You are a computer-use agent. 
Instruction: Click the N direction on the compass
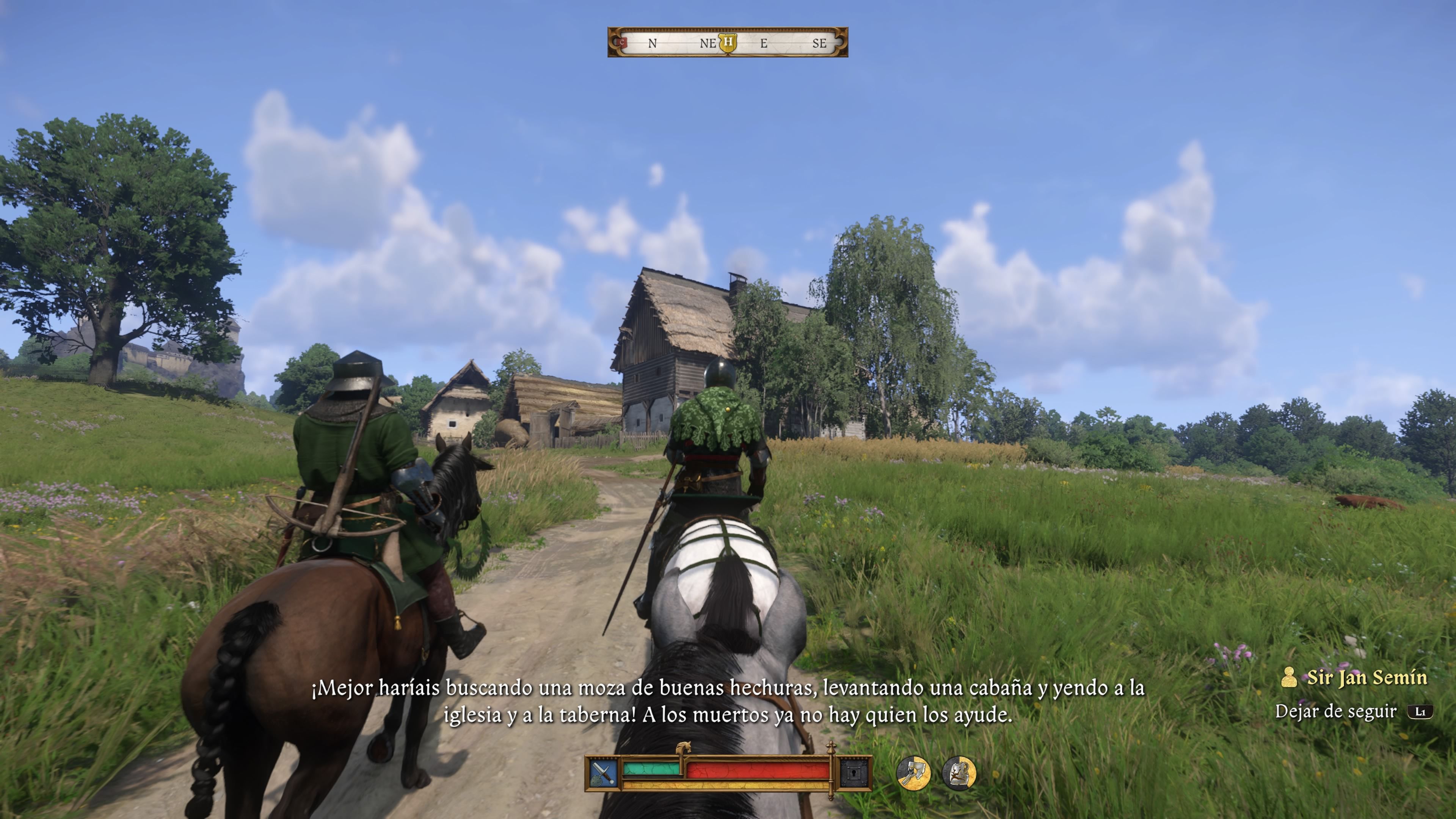[652, 44]
